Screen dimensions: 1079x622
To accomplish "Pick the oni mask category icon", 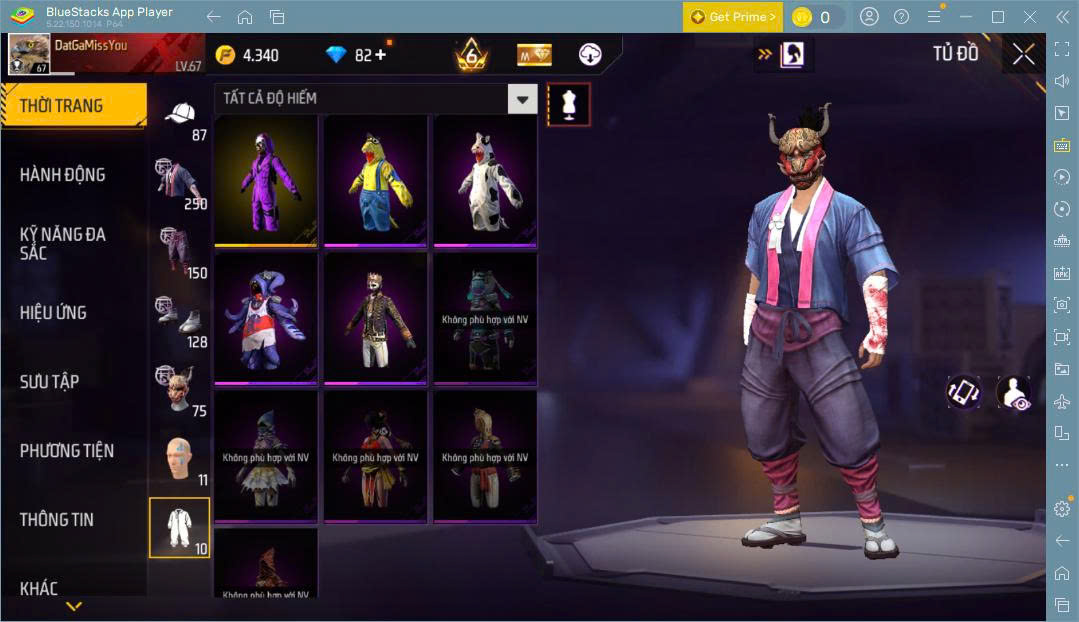I will pos(180,390).
